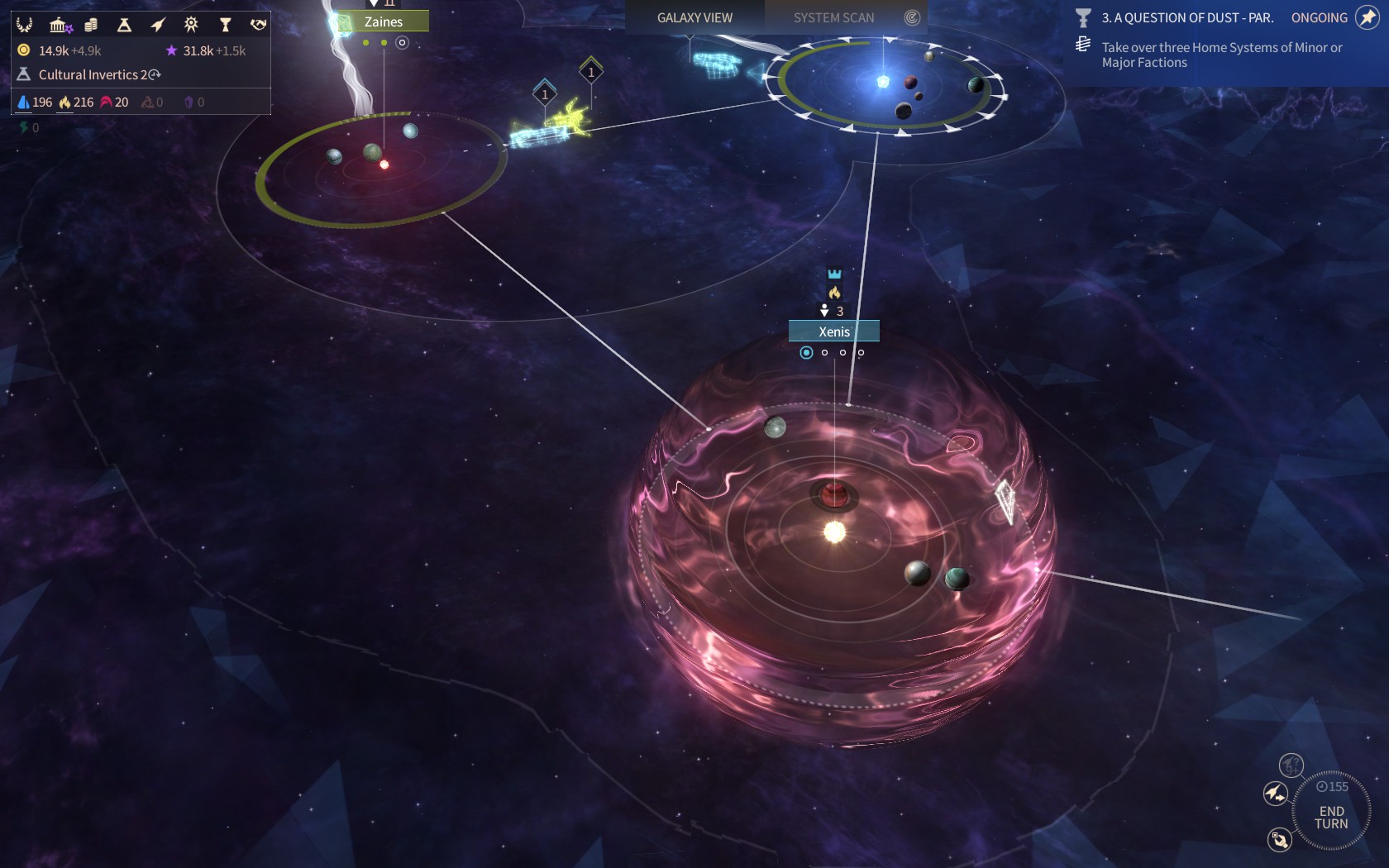
Task: Select the Zaines system label
Action: [383, 21]
